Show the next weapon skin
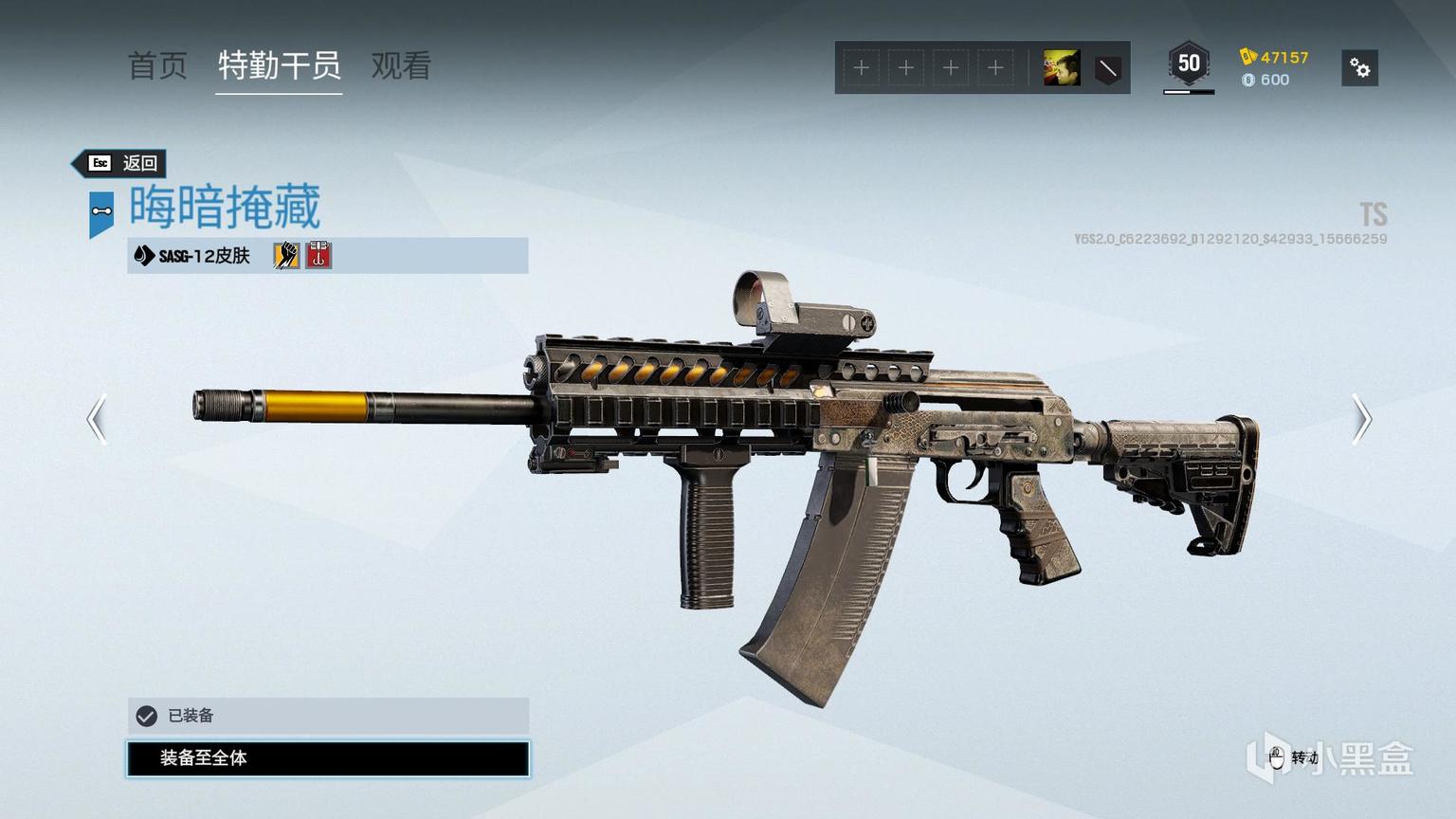 click(x=1361, y=419)
